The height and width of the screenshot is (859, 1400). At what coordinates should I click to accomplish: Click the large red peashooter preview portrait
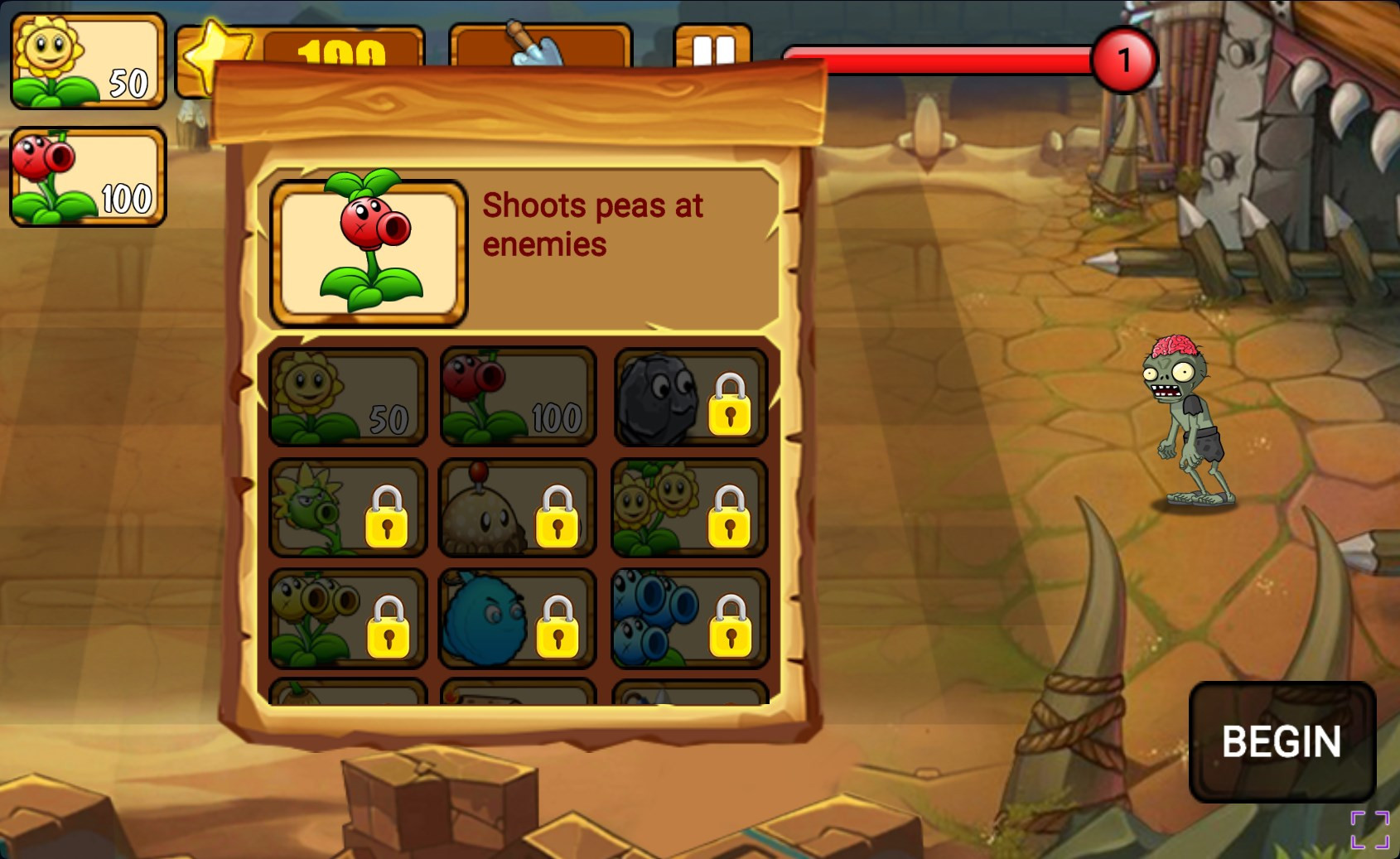coord(369,251)
